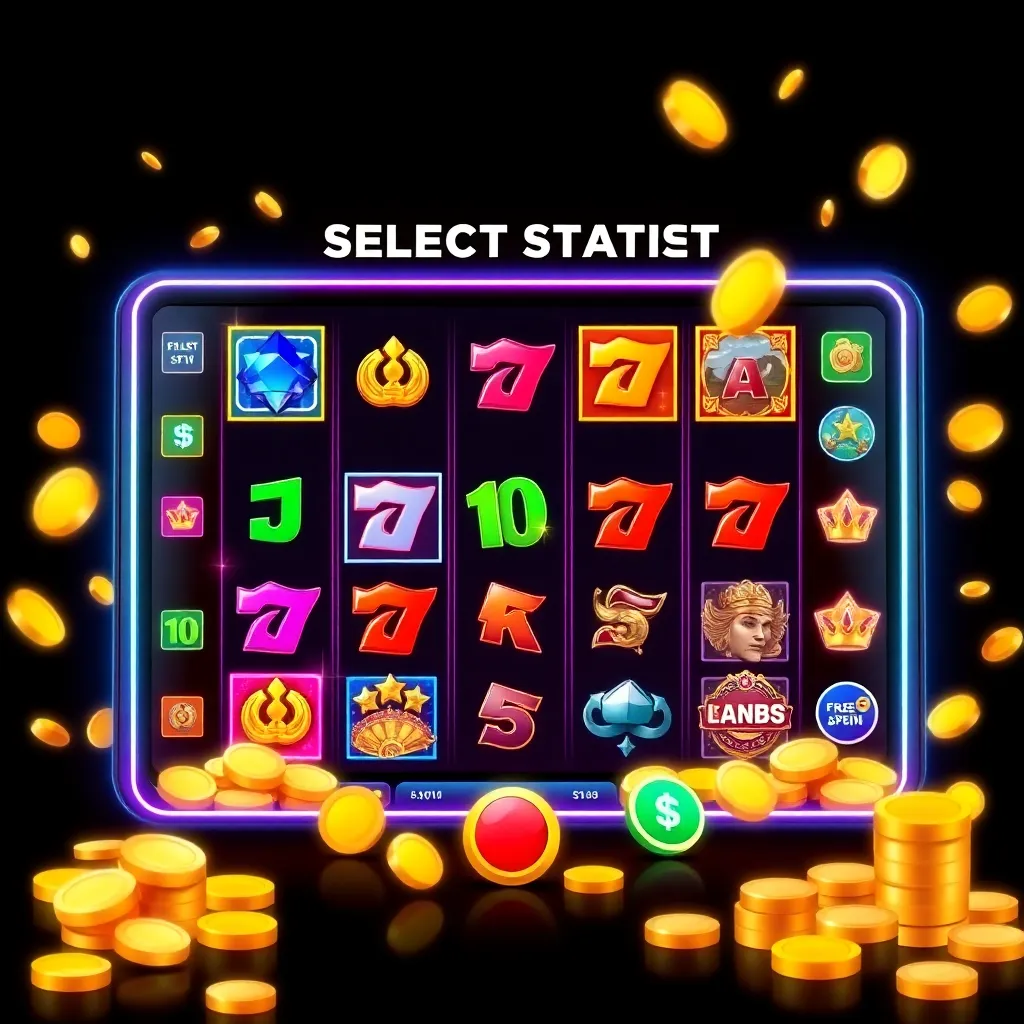Open the FRLST STIV sidebar button
1024x1024 pixels.
point(182,353)
